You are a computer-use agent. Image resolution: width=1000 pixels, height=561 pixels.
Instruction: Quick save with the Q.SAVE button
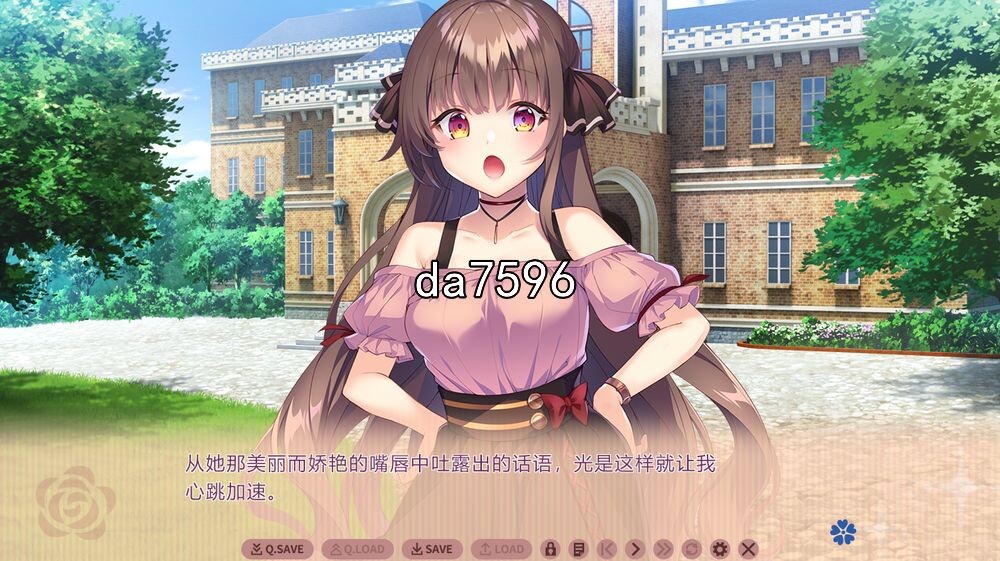coord(277,549)
